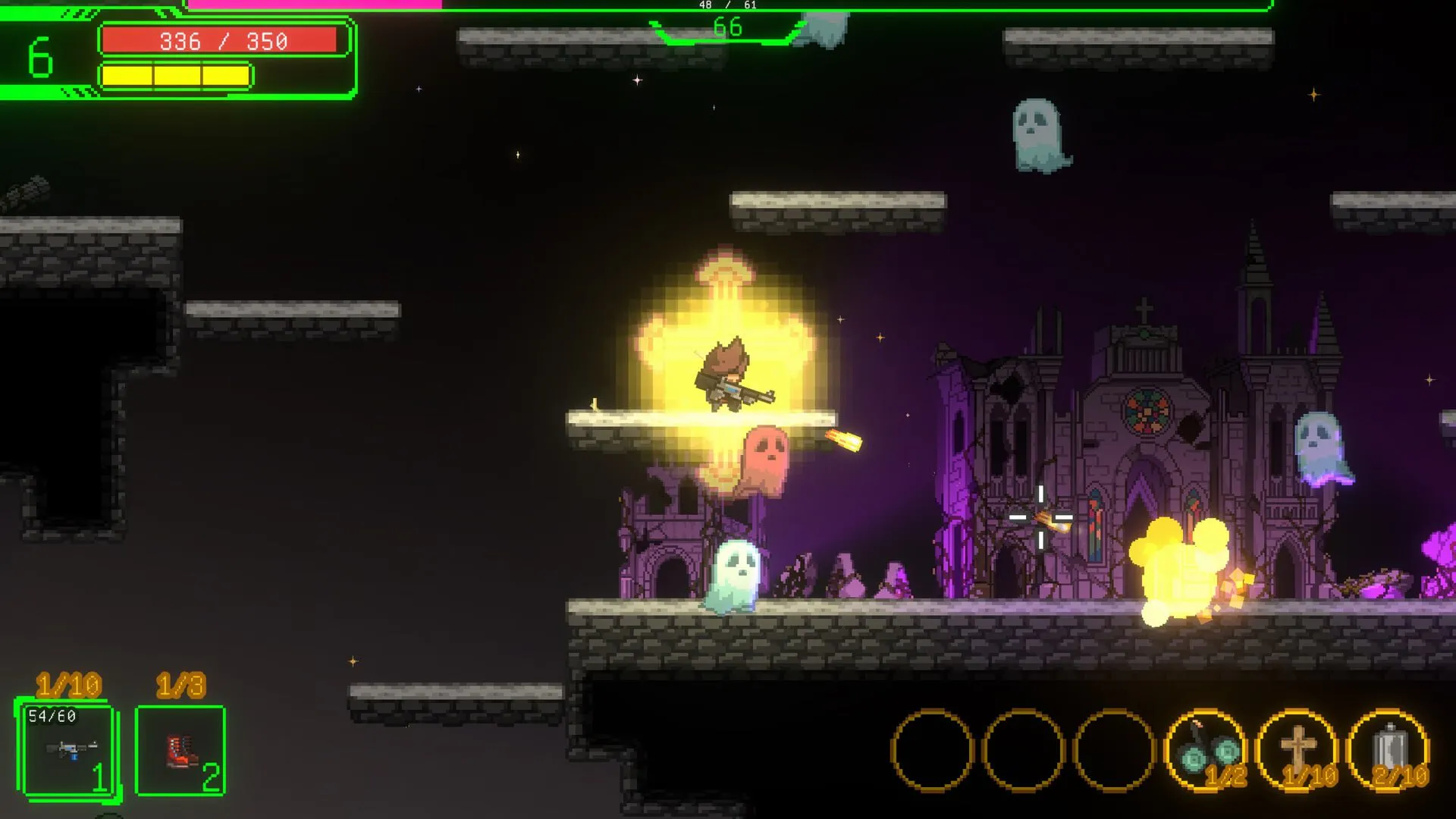
Task: Select the wooden cross item
Action: [x=1298, y=750]
